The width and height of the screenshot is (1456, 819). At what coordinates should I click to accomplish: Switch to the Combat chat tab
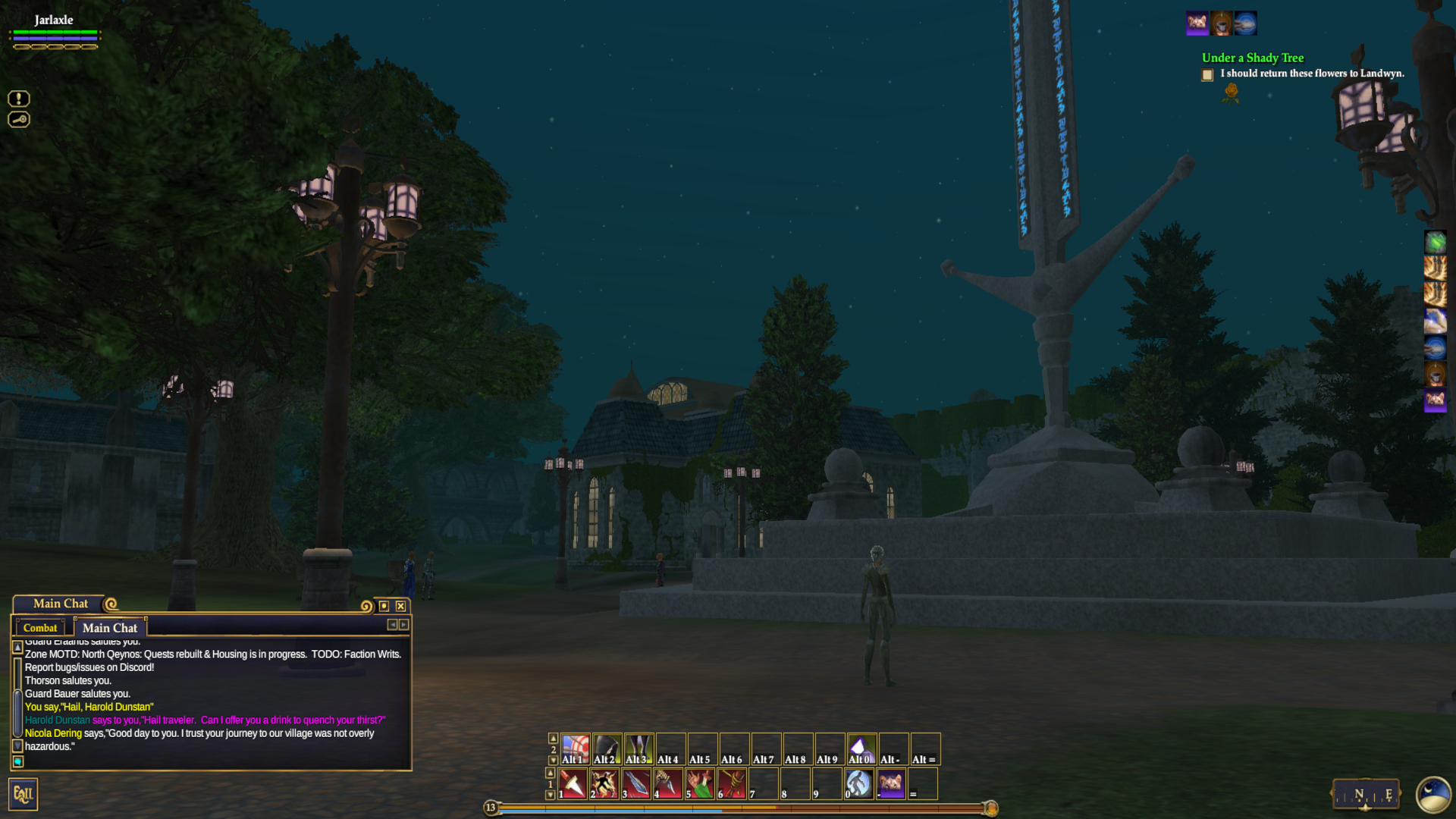point(40,628)
